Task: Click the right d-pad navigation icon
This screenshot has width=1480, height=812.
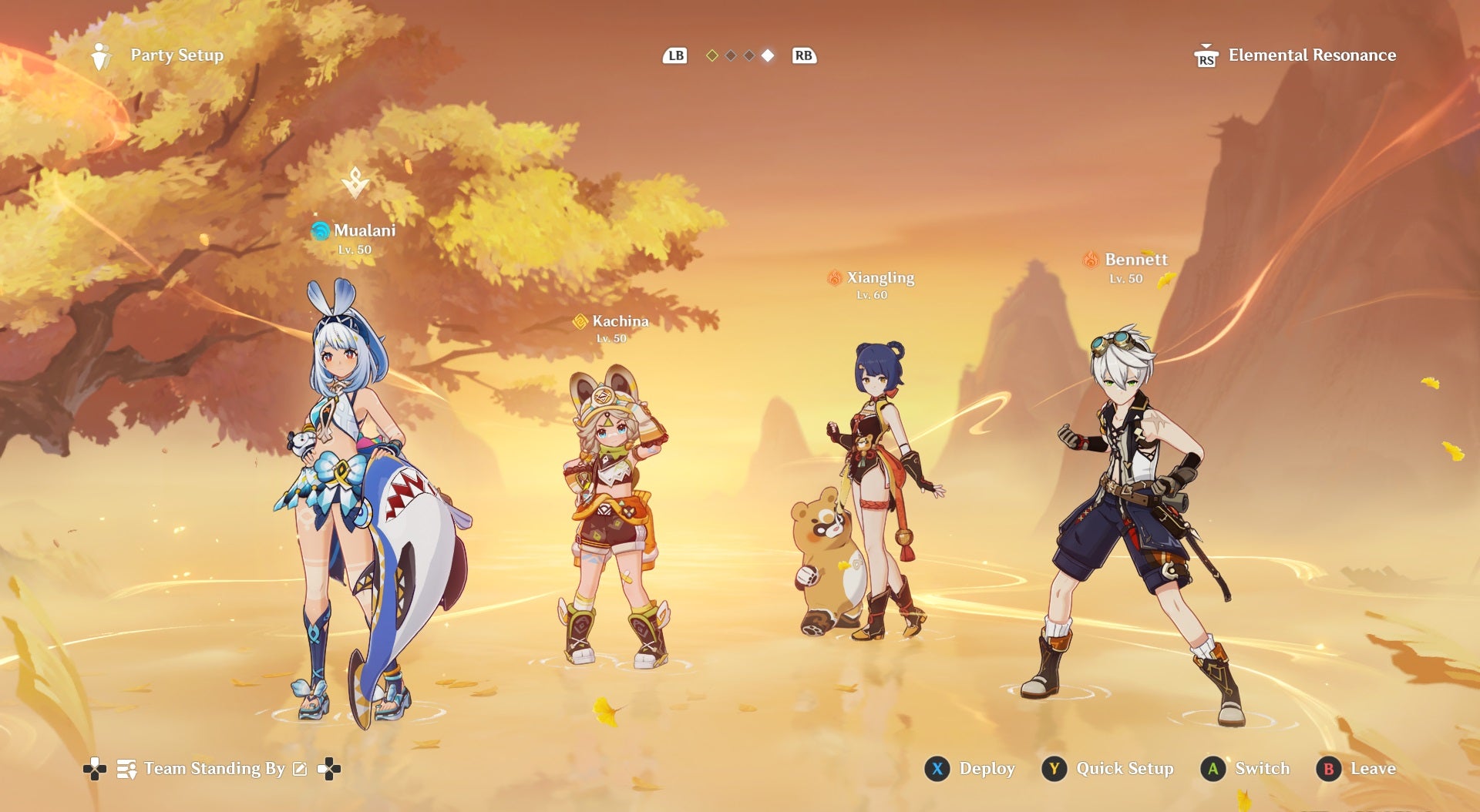Action: tap(328, 768)
